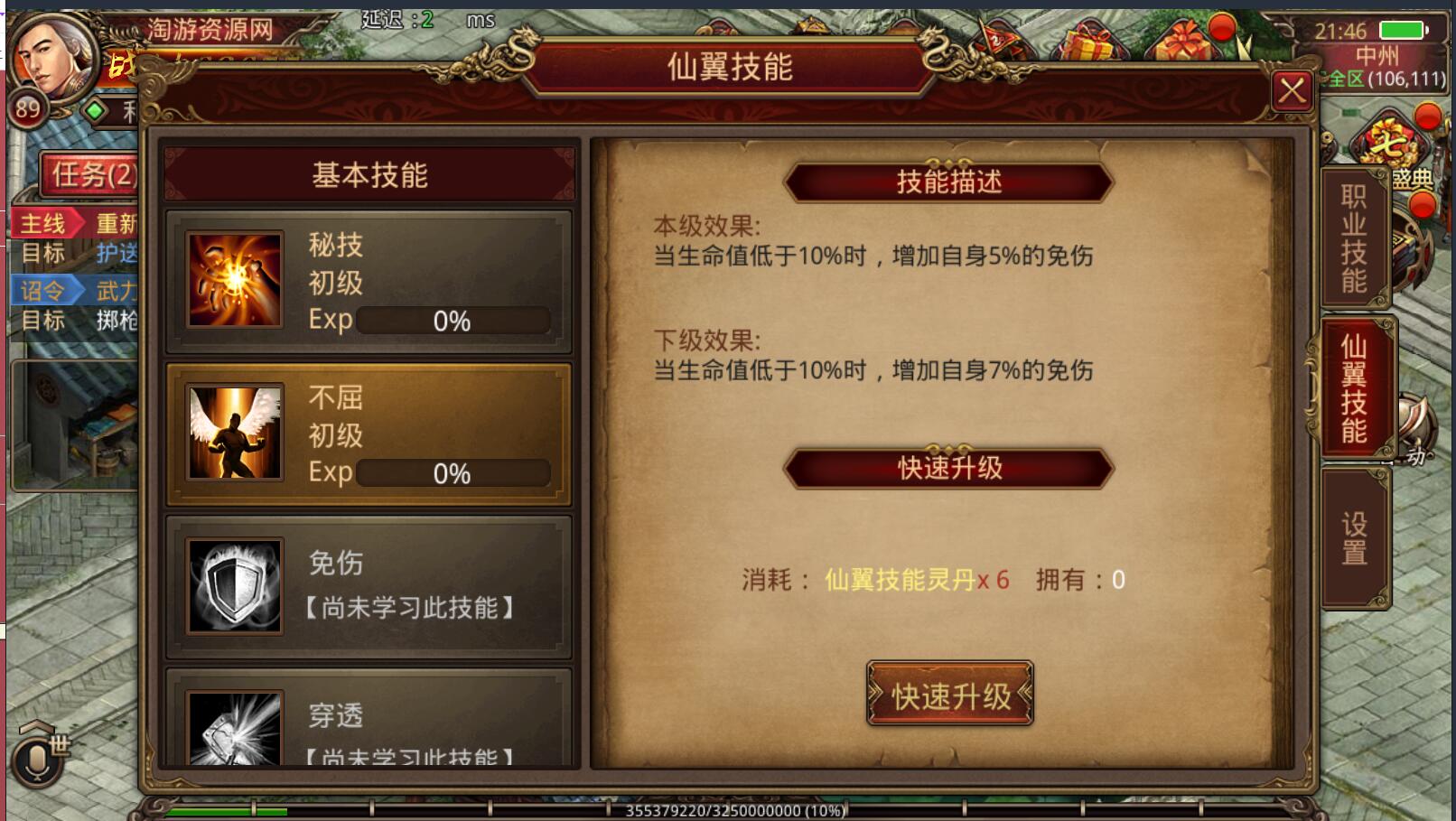Select the 秘技 skill icon
This screenshot has height=821, width=1456.
233,280
